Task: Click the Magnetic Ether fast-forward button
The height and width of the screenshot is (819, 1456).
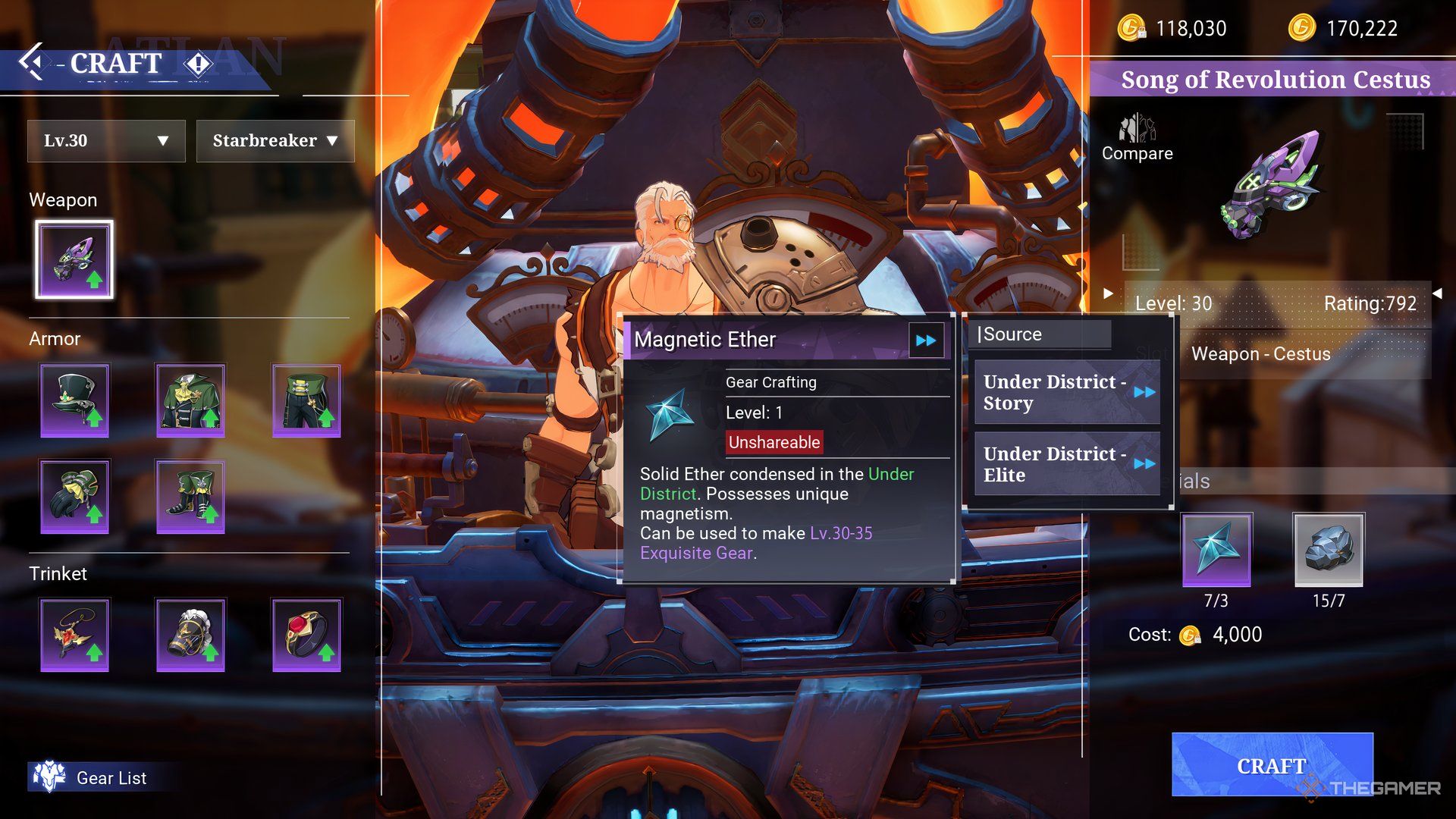Action: 926,340
